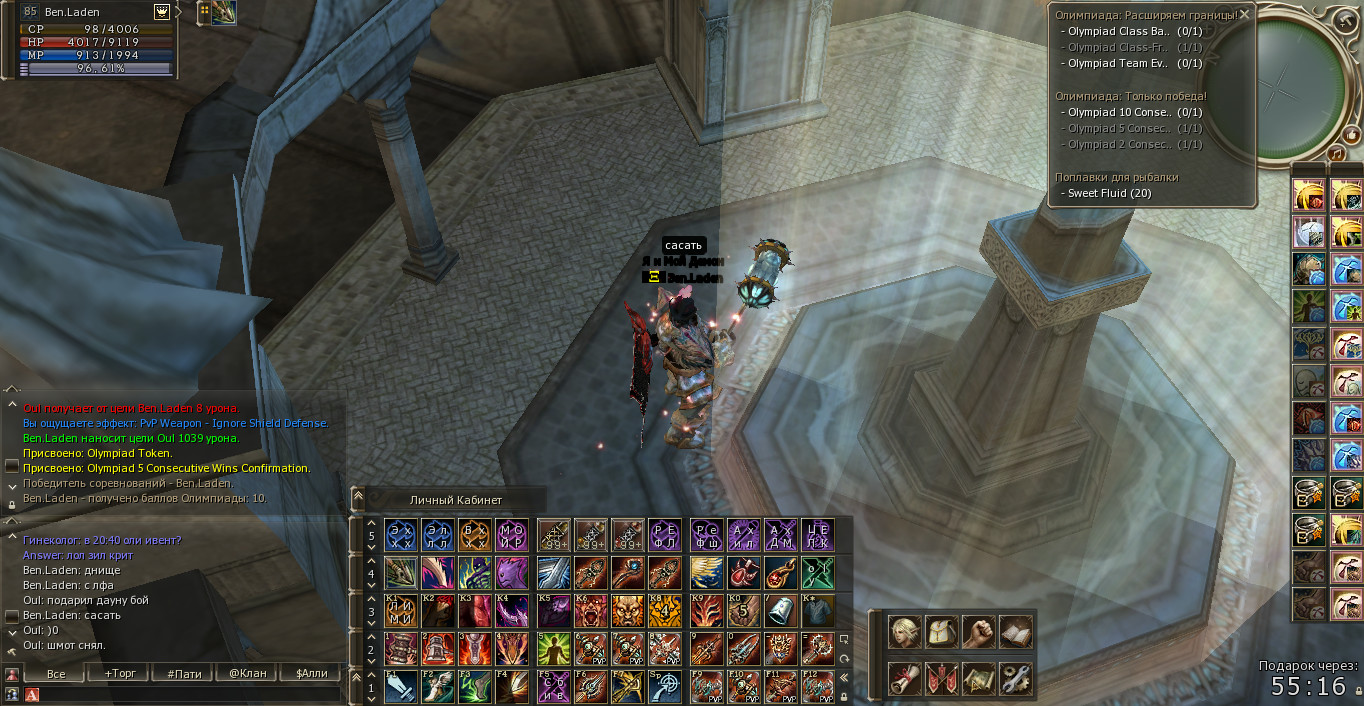Image resolution: width=1364 pixels, height=706 pixels.
Task: Open the quest scroll icon
Action: pos(904,678)
